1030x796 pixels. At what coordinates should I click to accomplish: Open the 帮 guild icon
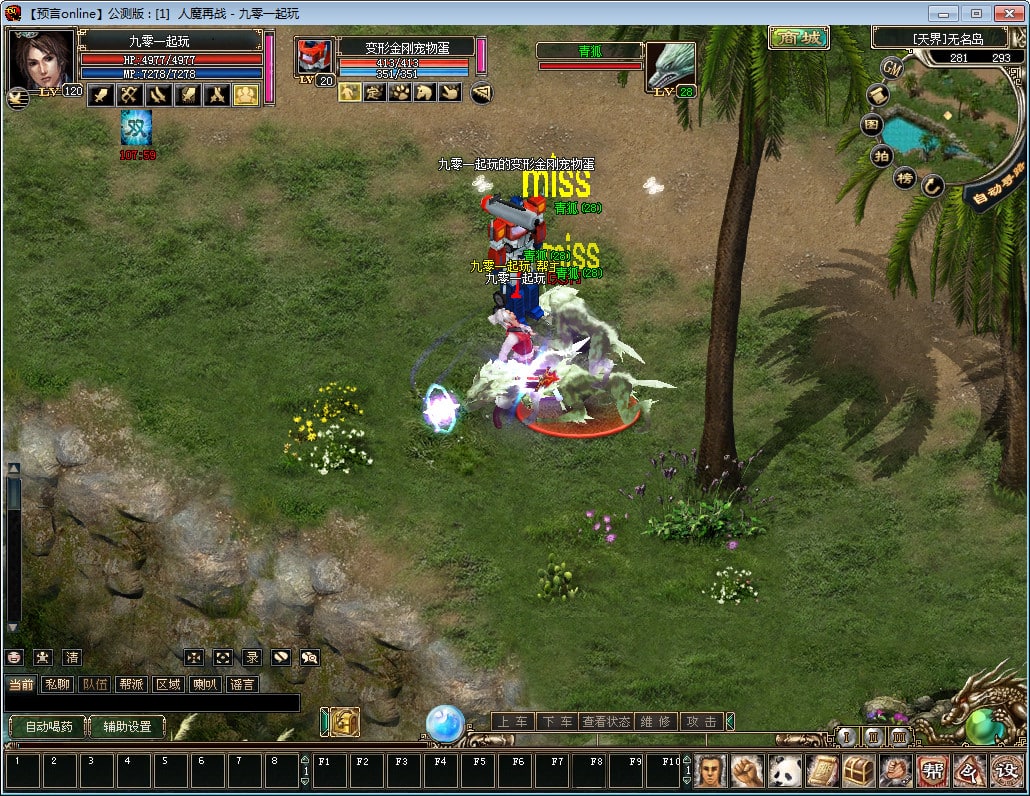point(932,771)
